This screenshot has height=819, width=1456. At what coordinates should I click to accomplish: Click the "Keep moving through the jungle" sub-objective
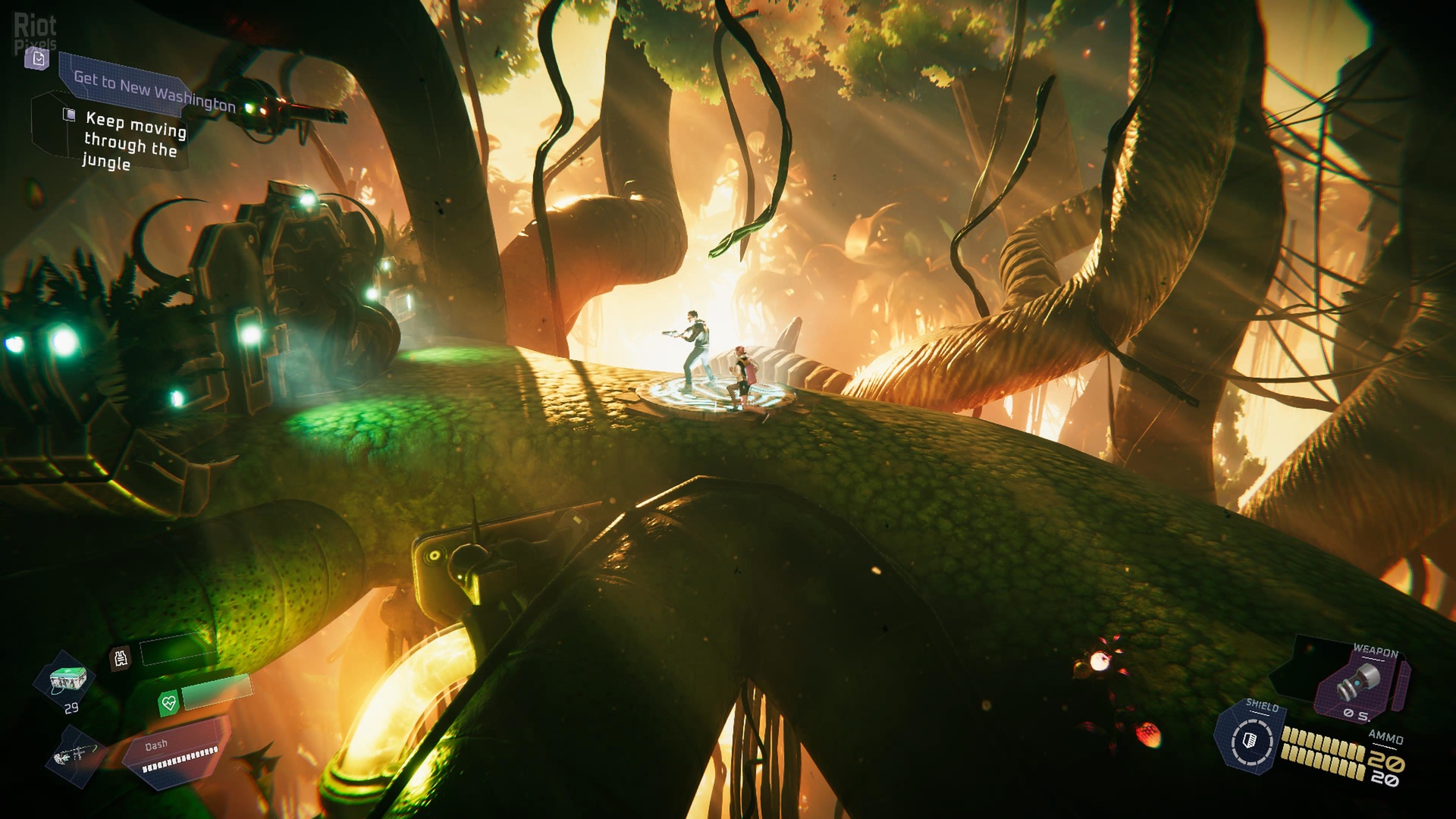pyautogui.click(x=133, y=140)
